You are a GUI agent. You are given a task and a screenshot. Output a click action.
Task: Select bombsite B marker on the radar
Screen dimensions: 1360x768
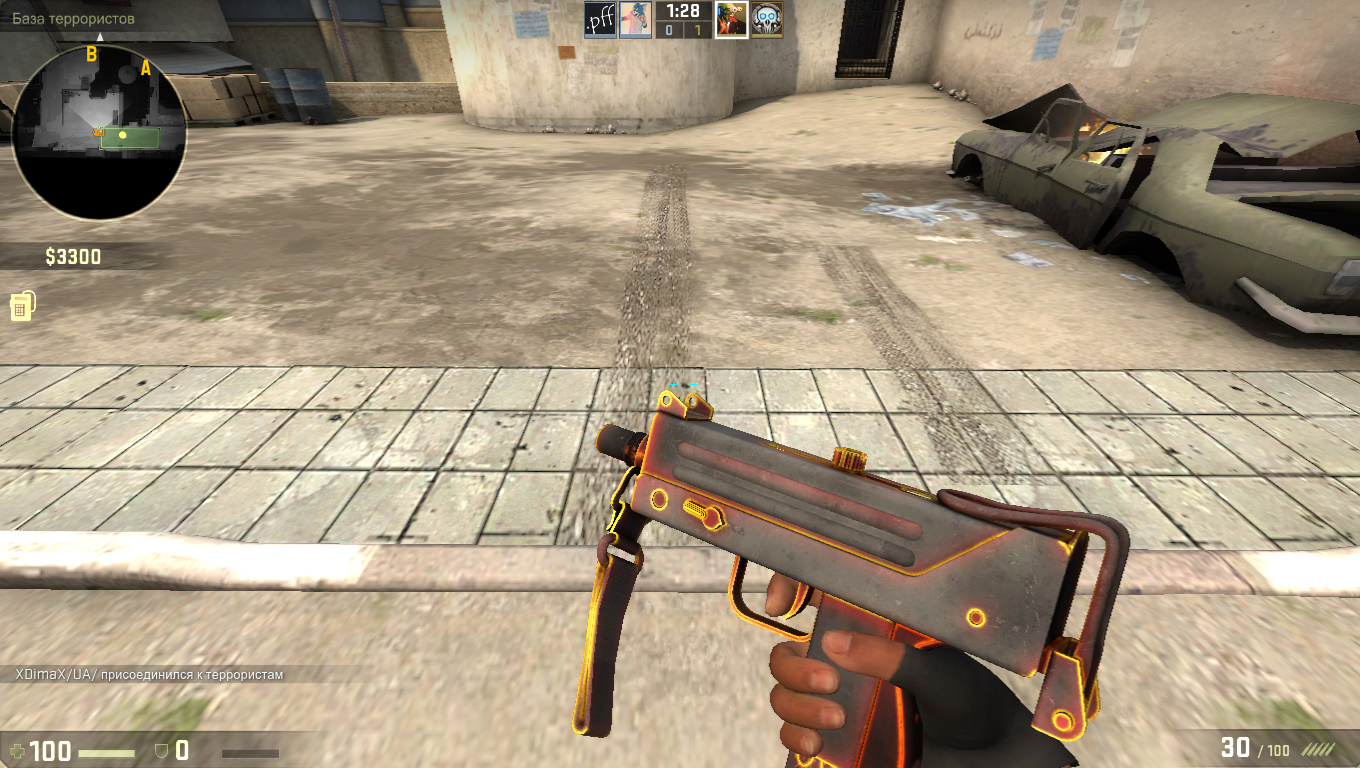pyautogui.click(x=92, y=54)
